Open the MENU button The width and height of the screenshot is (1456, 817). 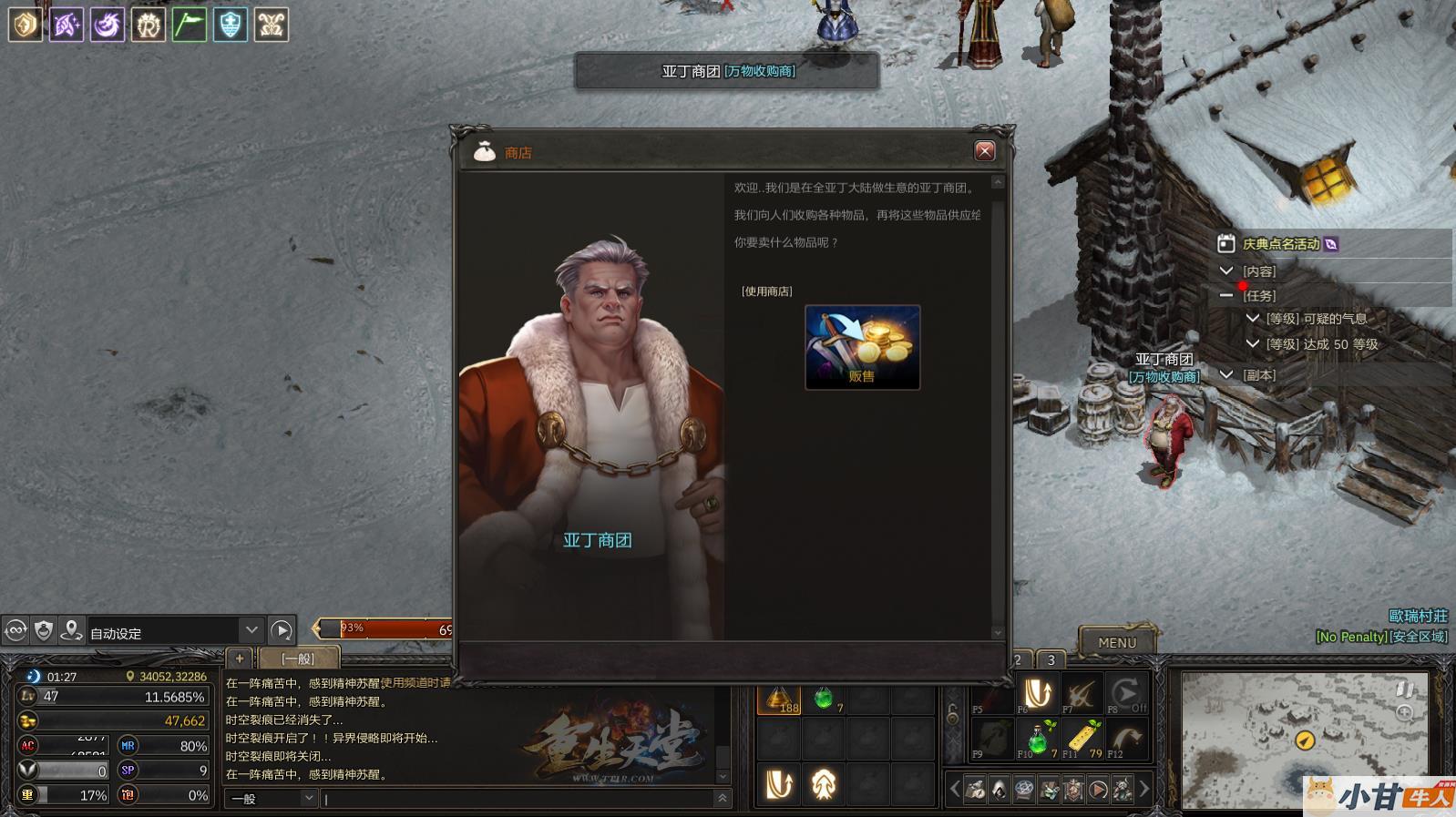pyautogui.click(x=1116, y=642)
